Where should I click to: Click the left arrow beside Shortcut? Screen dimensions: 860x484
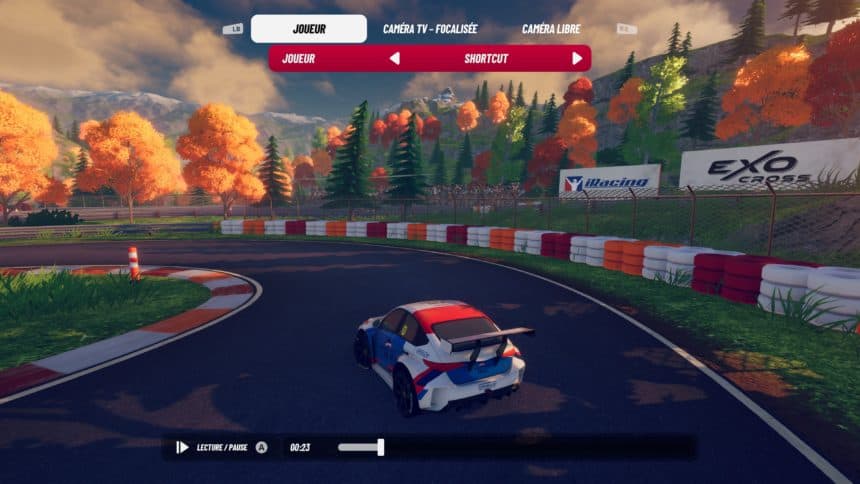pos(394,58)
